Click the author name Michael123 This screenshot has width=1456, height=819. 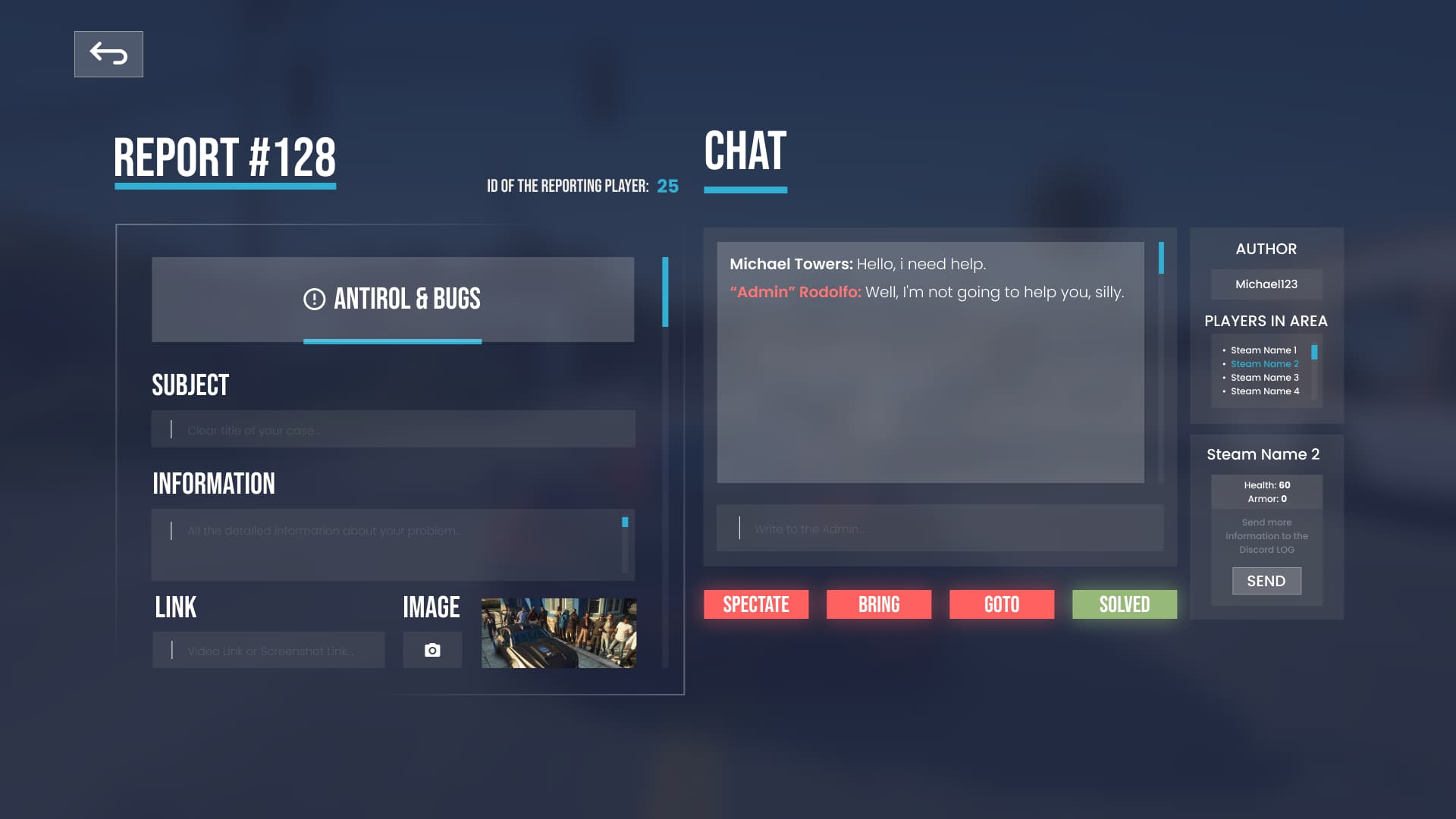pyautogui.click(x=1266, y=284)
